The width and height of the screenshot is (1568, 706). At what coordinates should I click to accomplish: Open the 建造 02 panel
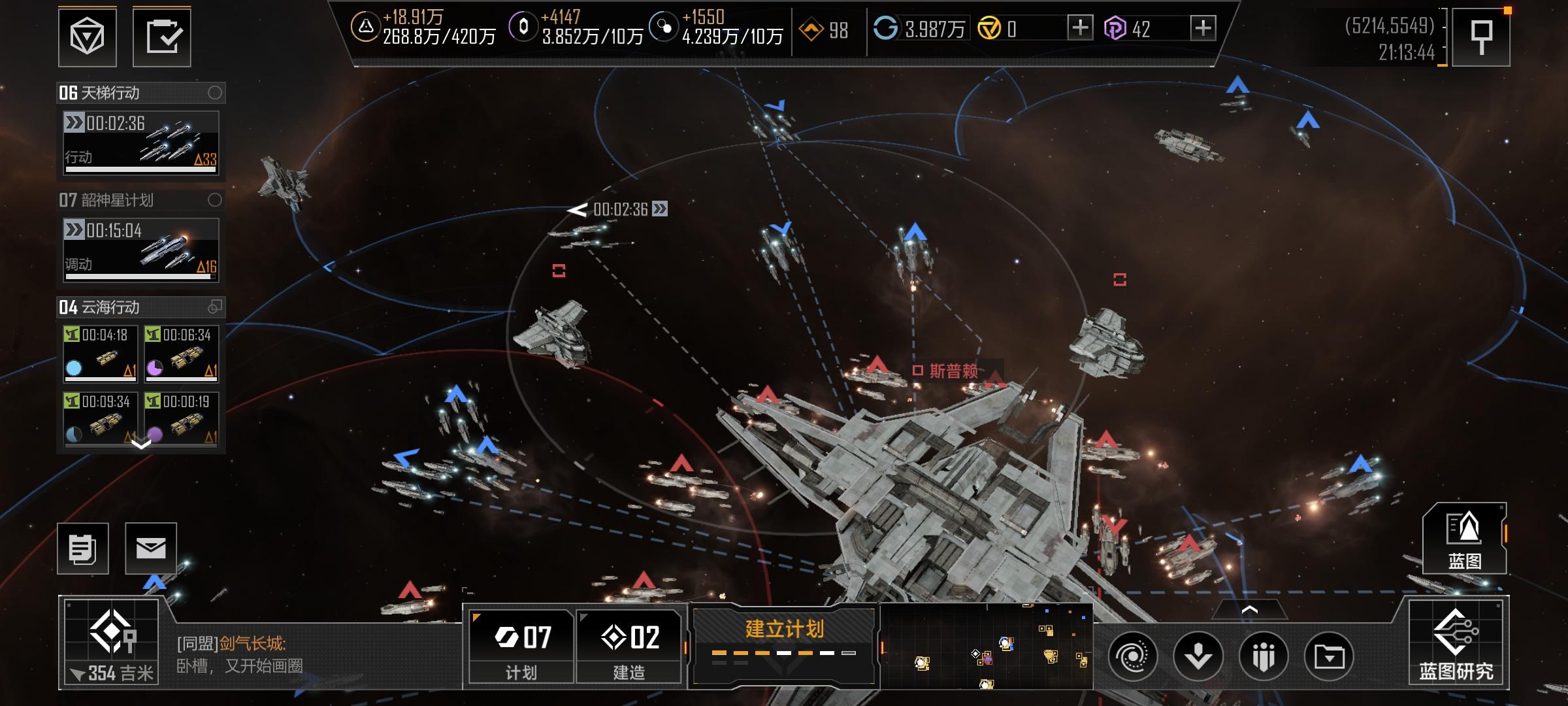[x=629, y=646]
